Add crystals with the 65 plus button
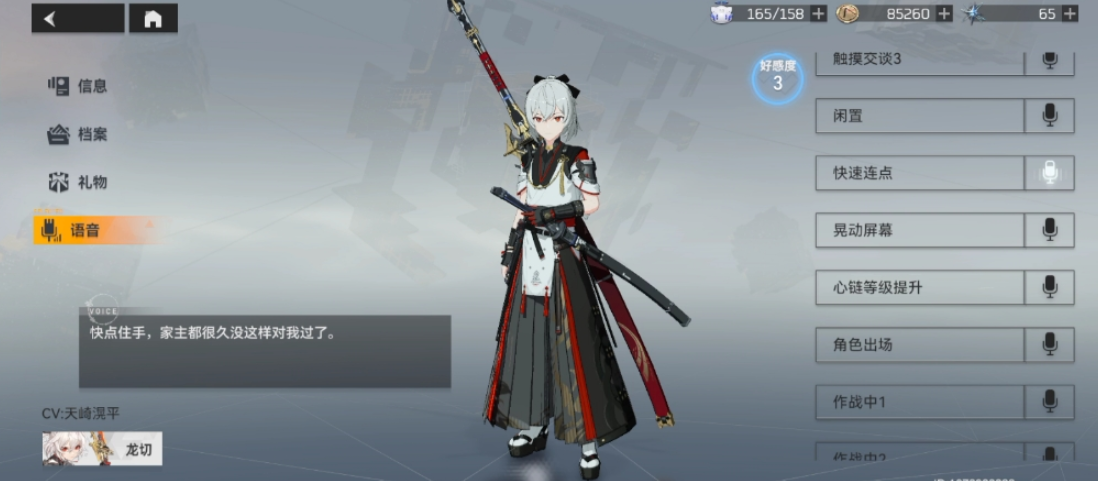 (1070, 14)
